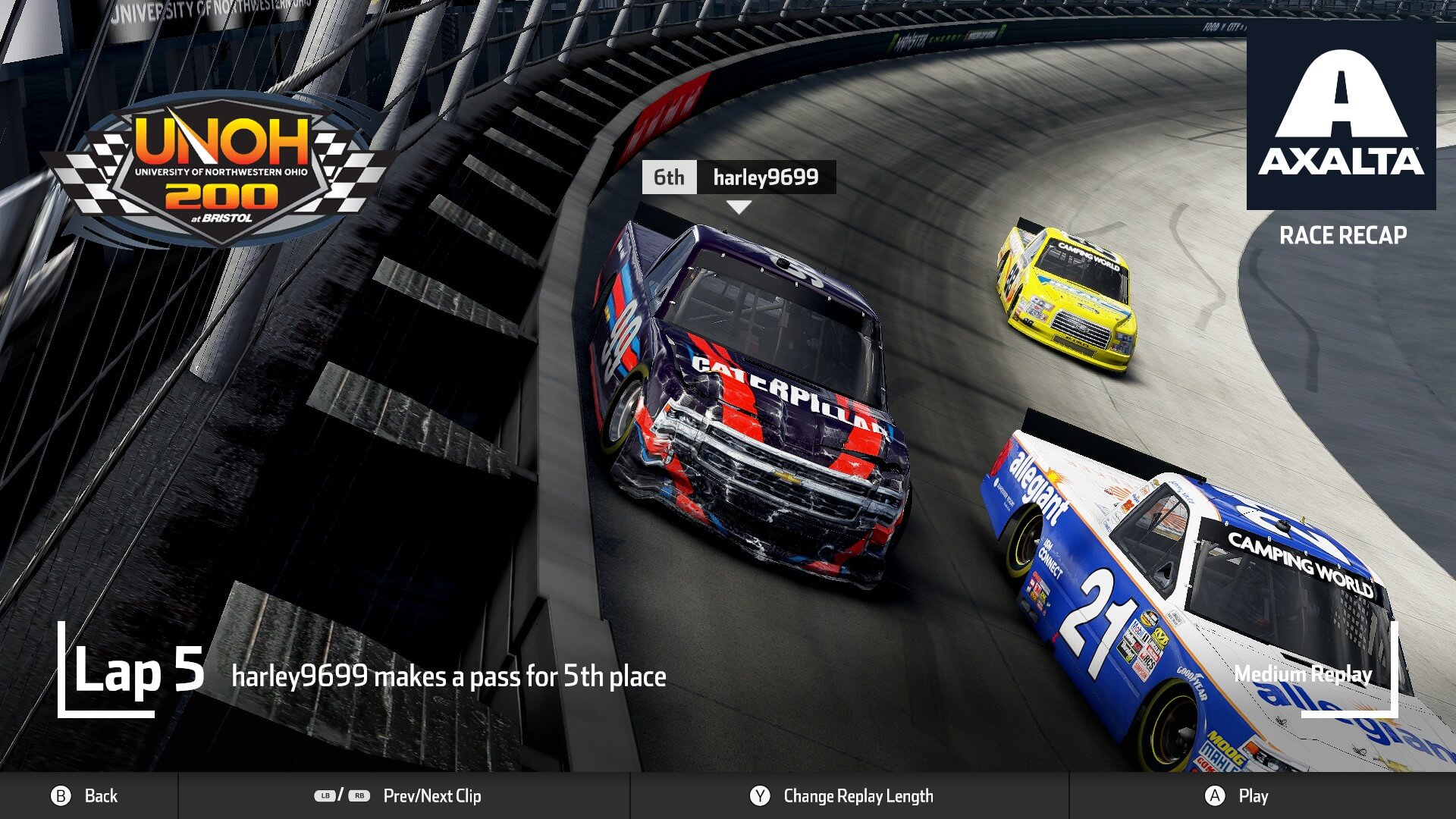Select Change Replay Length
1456x819 pixels.
tap(842, 795)
